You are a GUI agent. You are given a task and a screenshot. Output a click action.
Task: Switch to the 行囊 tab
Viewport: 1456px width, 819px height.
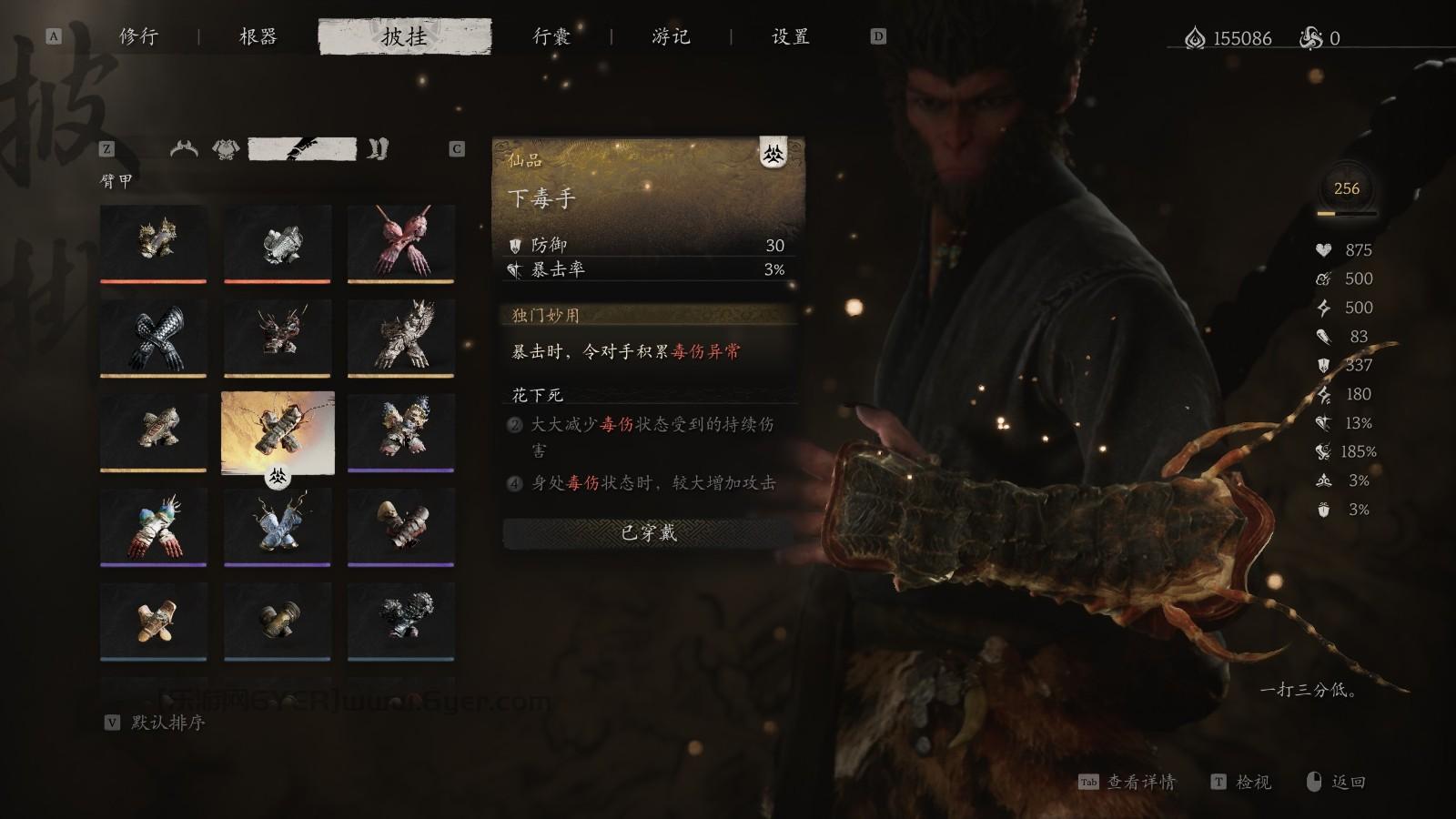pos(552,37)
